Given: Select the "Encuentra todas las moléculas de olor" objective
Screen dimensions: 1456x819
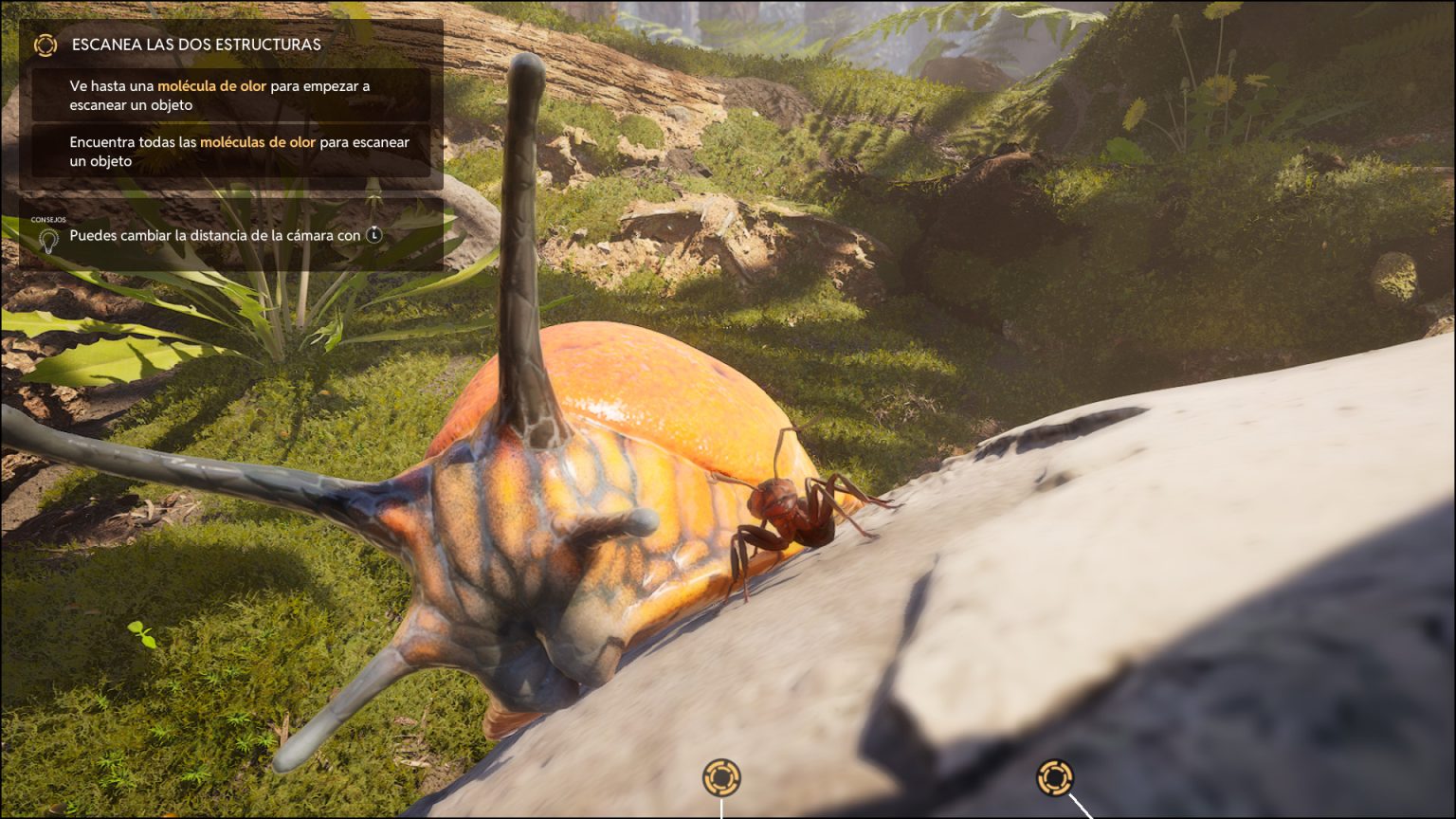Looking at the screenshot, I should pos(239,152).
